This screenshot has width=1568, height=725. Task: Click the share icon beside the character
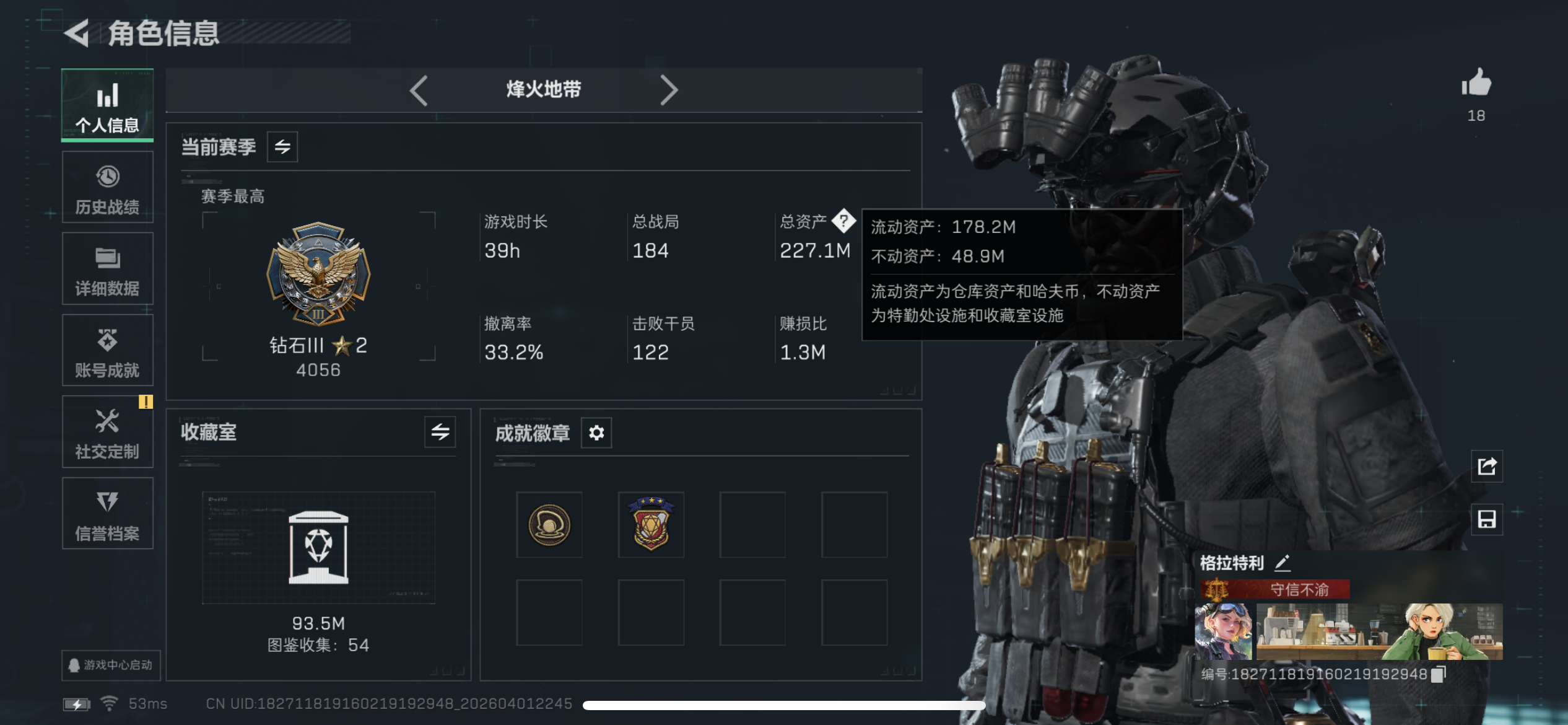point(1486,467)
